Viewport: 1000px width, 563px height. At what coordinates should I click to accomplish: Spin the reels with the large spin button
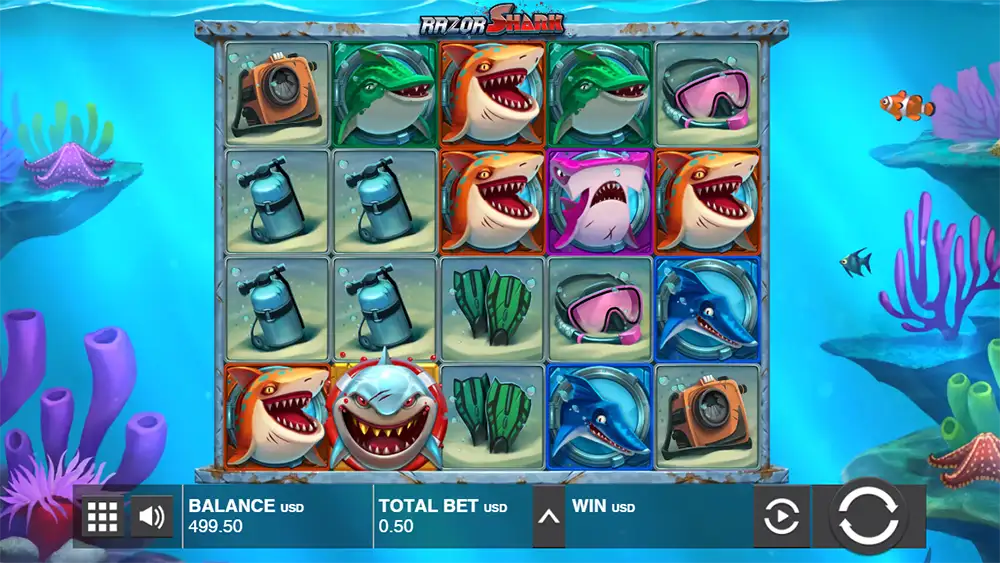pyautogui.click(x=867, y=517)
